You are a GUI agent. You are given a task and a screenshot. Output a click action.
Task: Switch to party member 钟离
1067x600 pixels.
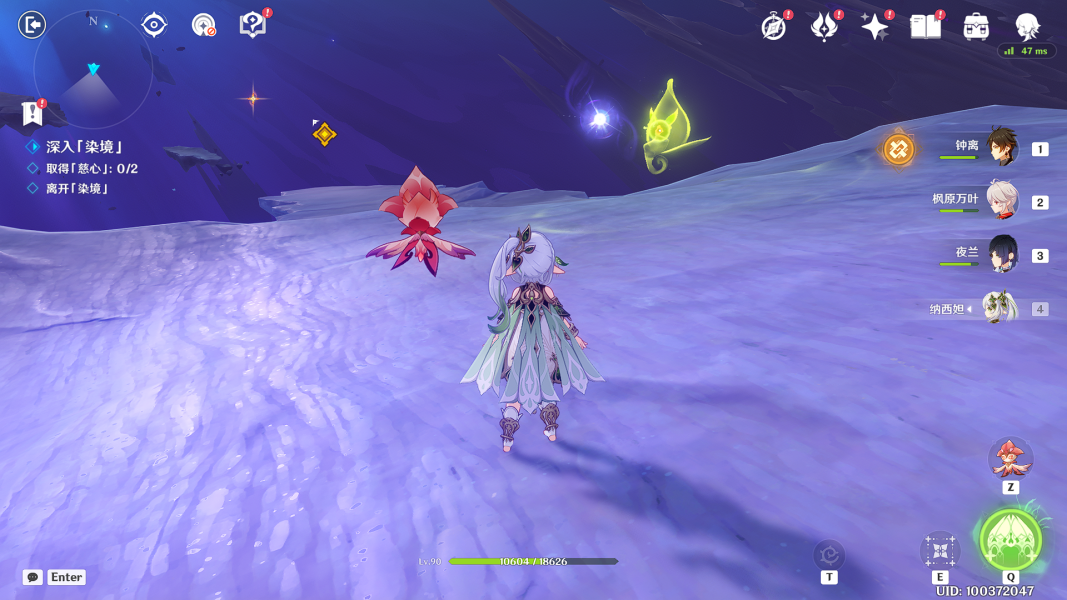(x=1002, y=147)
